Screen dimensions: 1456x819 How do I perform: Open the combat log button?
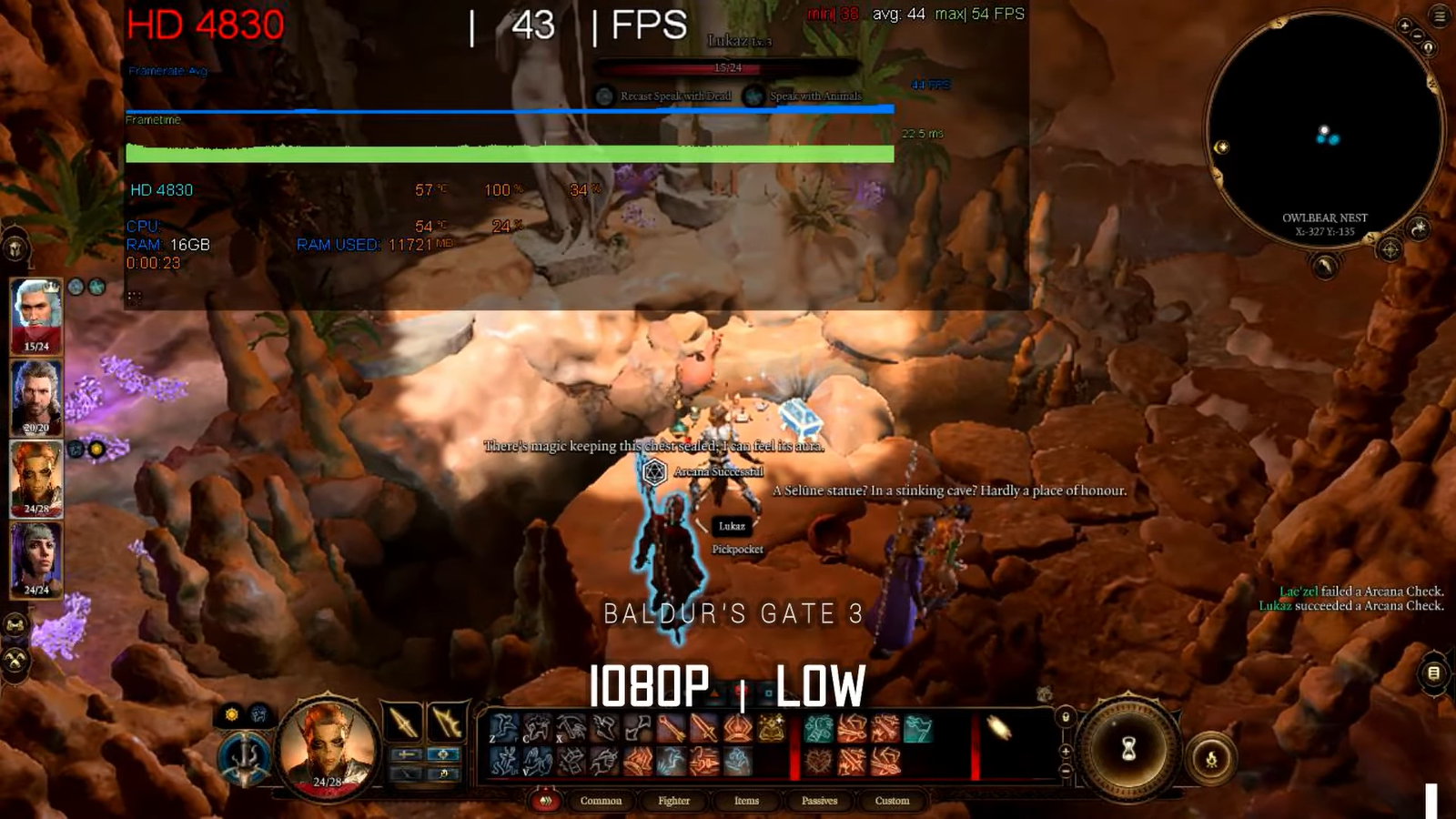pos(1433,673)
